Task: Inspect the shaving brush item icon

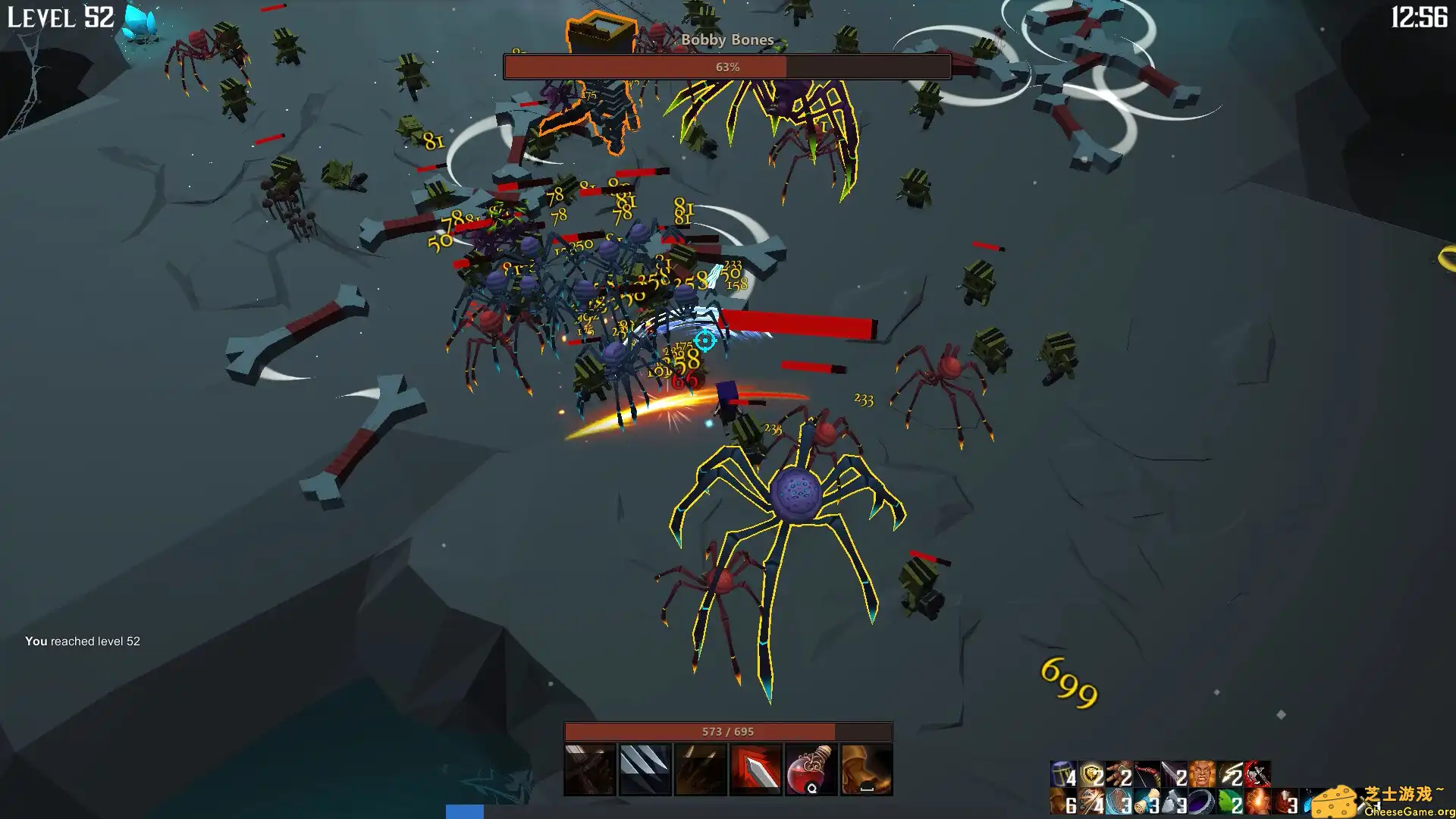Action: pos(1147,802)
